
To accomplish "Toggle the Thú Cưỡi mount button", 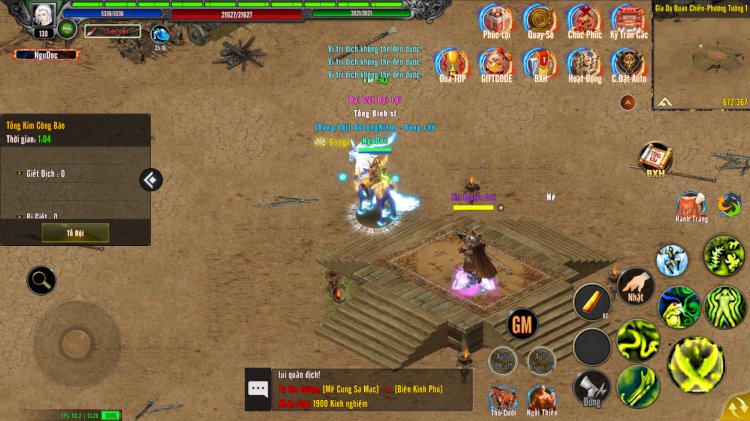I will pos(503,397).
